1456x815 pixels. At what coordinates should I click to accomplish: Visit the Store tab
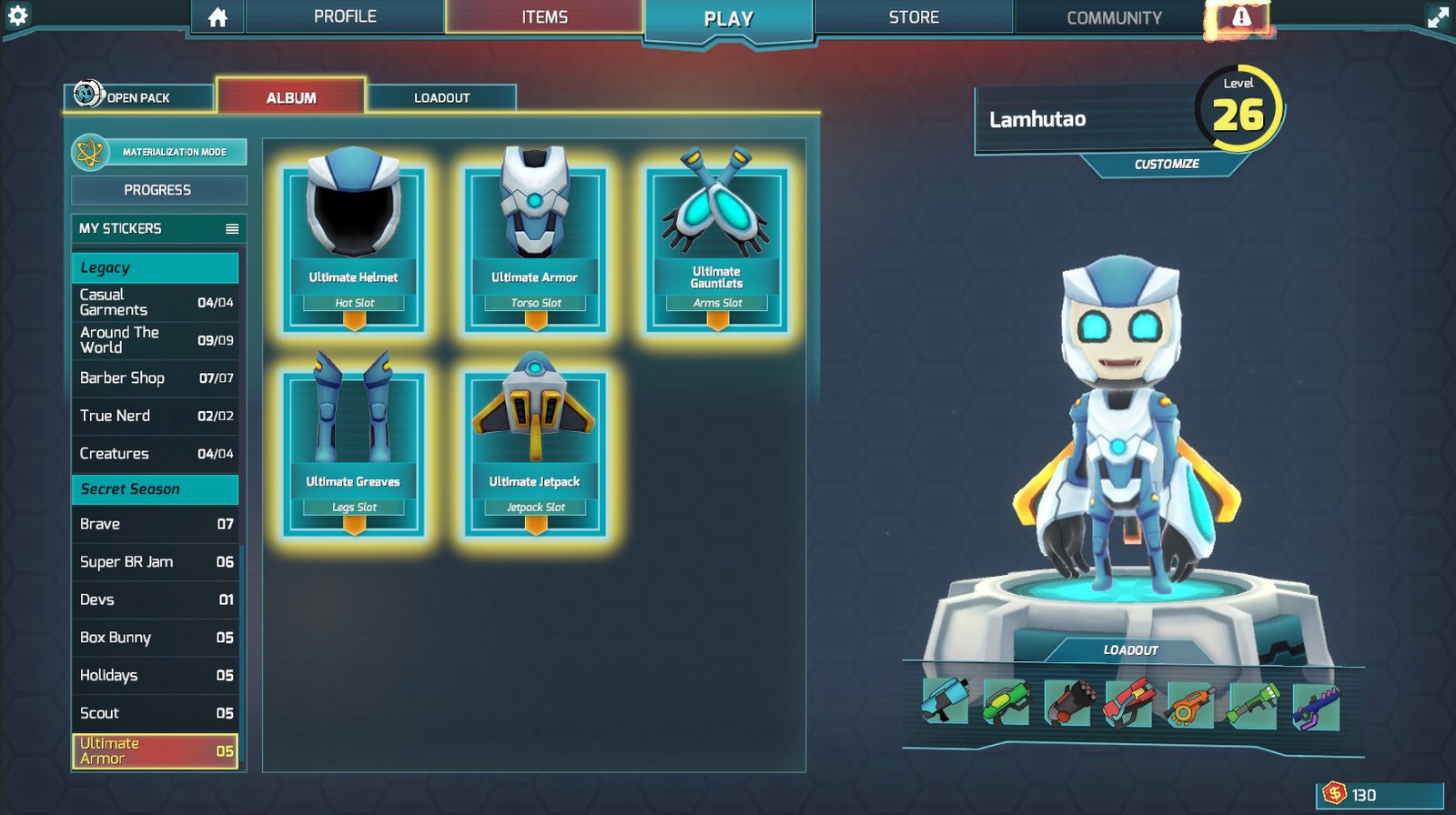914,17
